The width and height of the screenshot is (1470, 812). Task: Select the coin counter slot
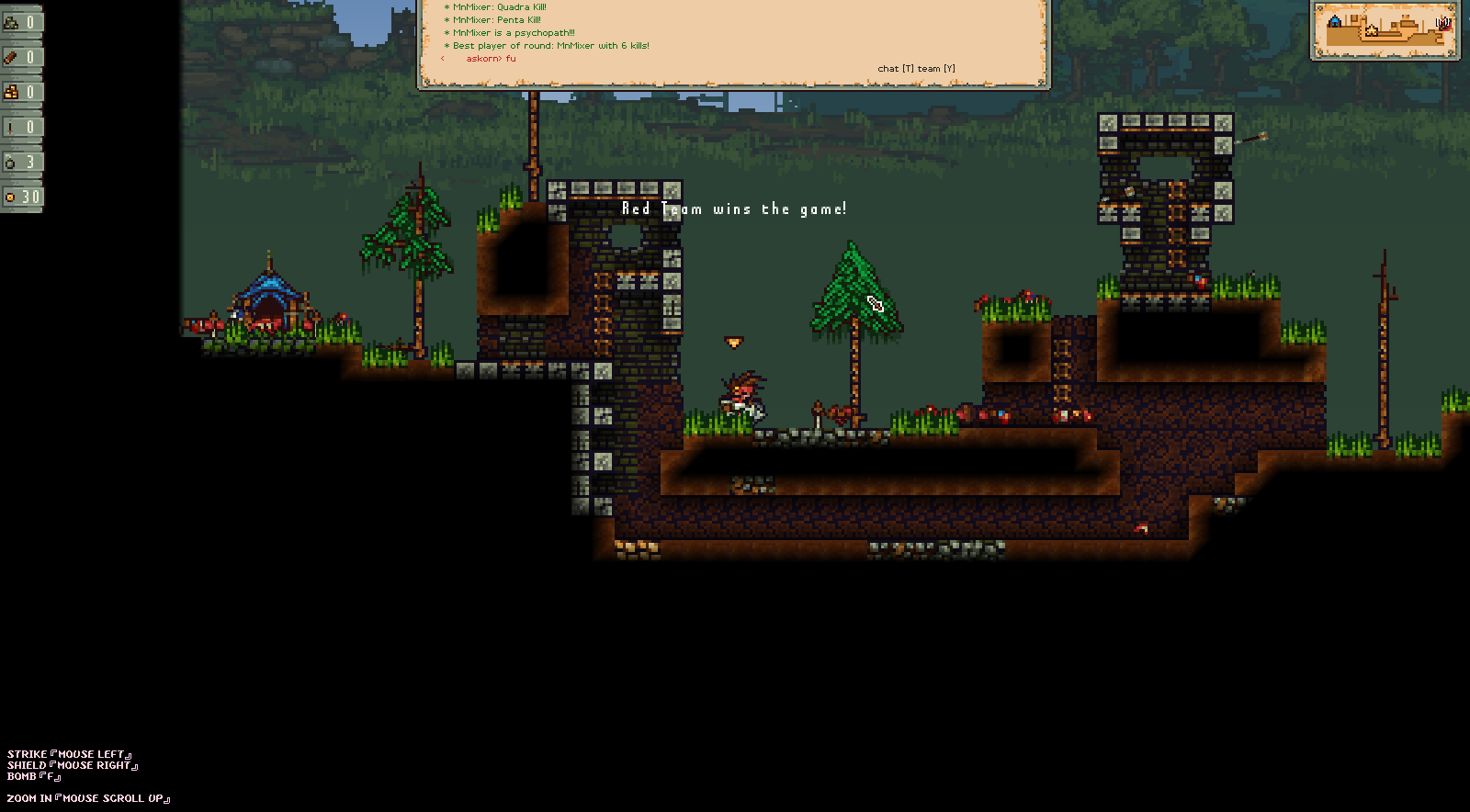tap(21, 197)
